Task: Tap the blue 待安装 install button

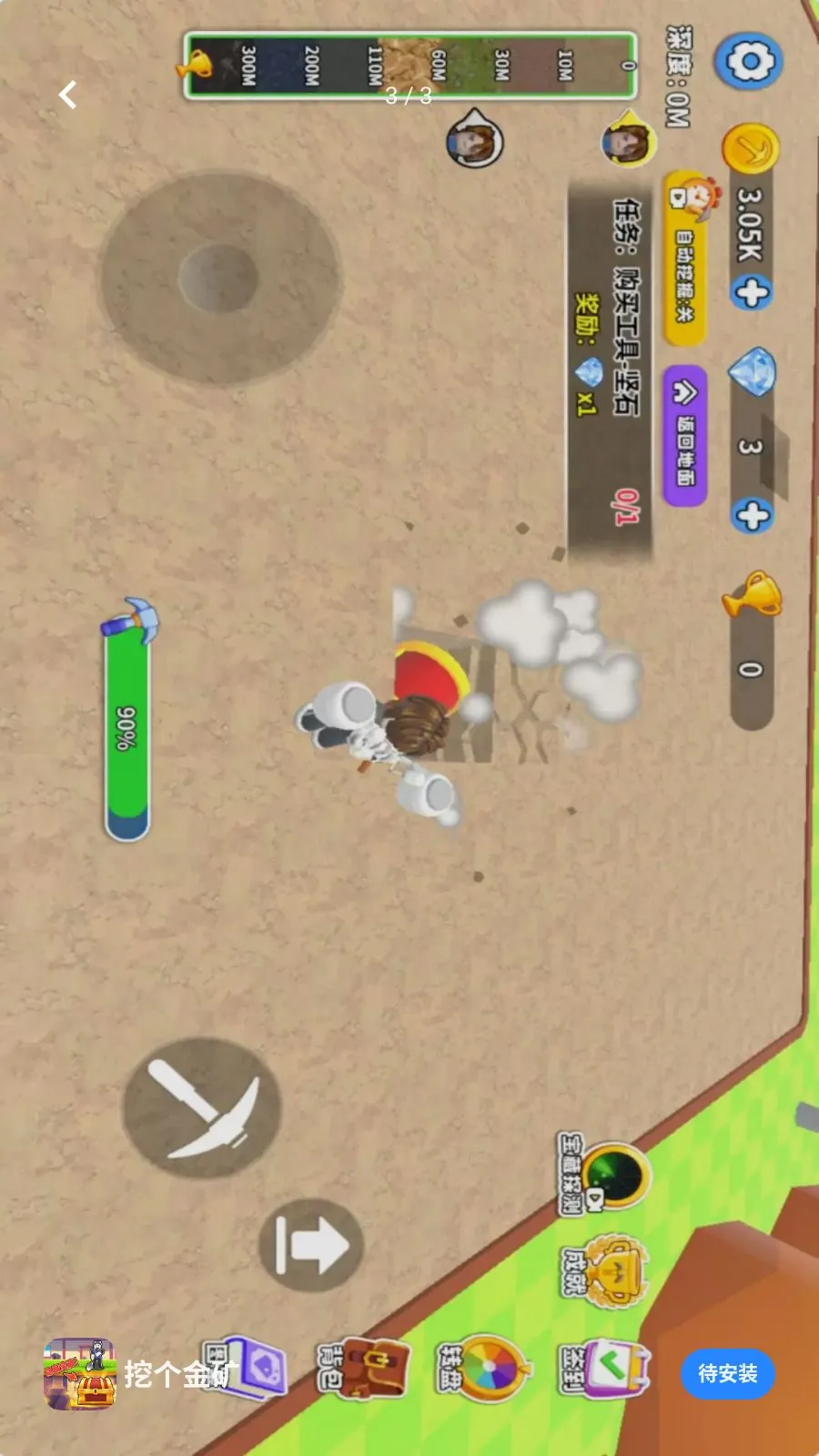Action: 727,1373
